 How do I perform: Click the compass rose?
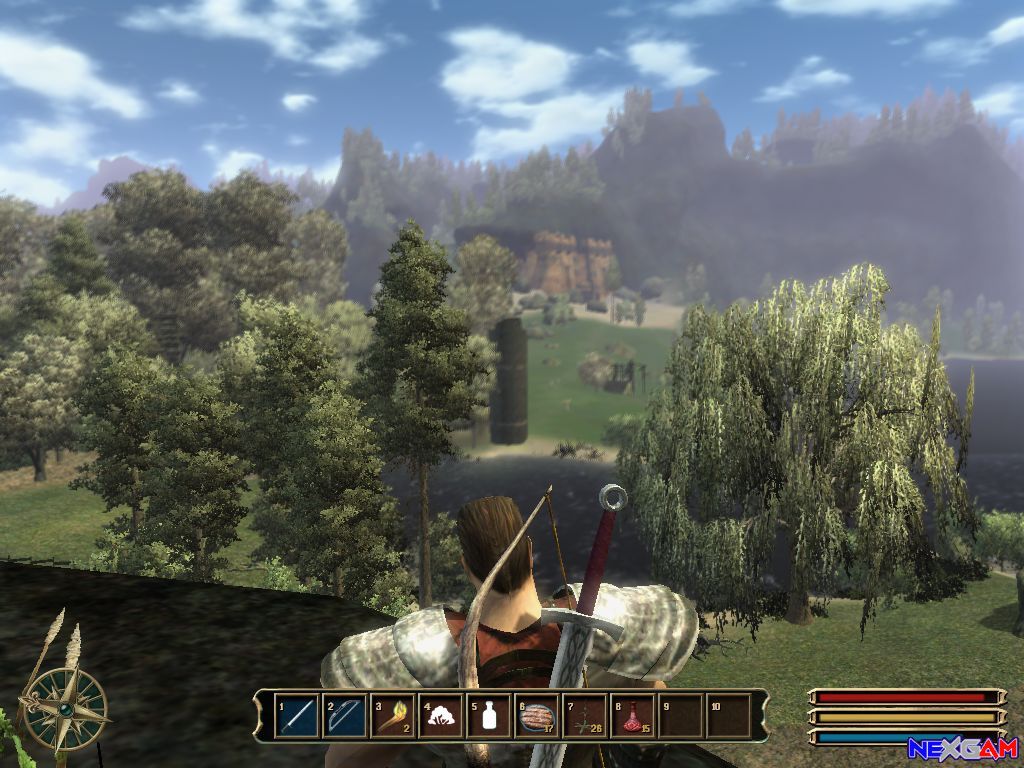[x=65, y=708]
